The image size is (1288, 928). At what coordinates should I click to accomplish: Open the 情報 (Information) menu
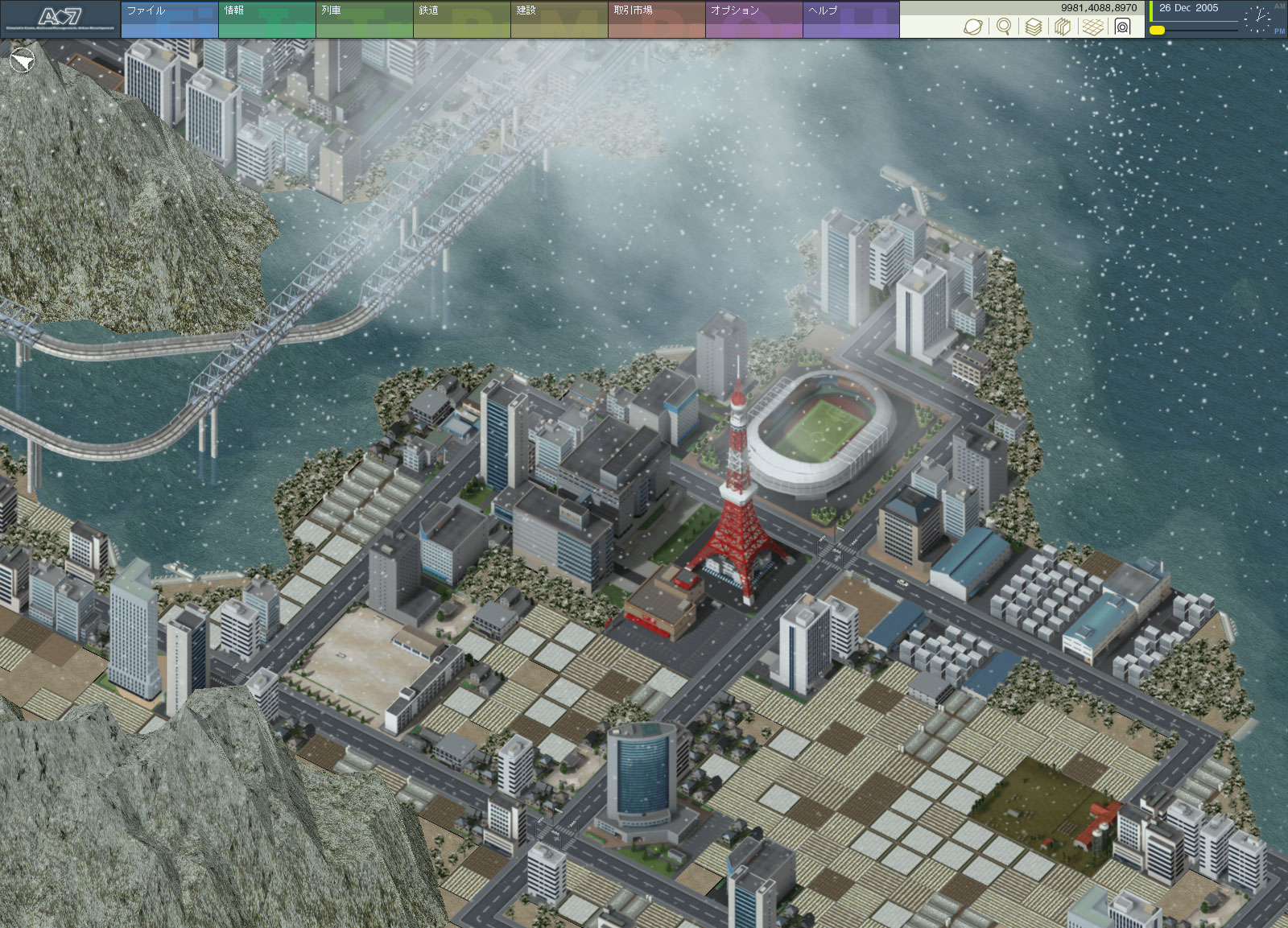tap(266, 19)
